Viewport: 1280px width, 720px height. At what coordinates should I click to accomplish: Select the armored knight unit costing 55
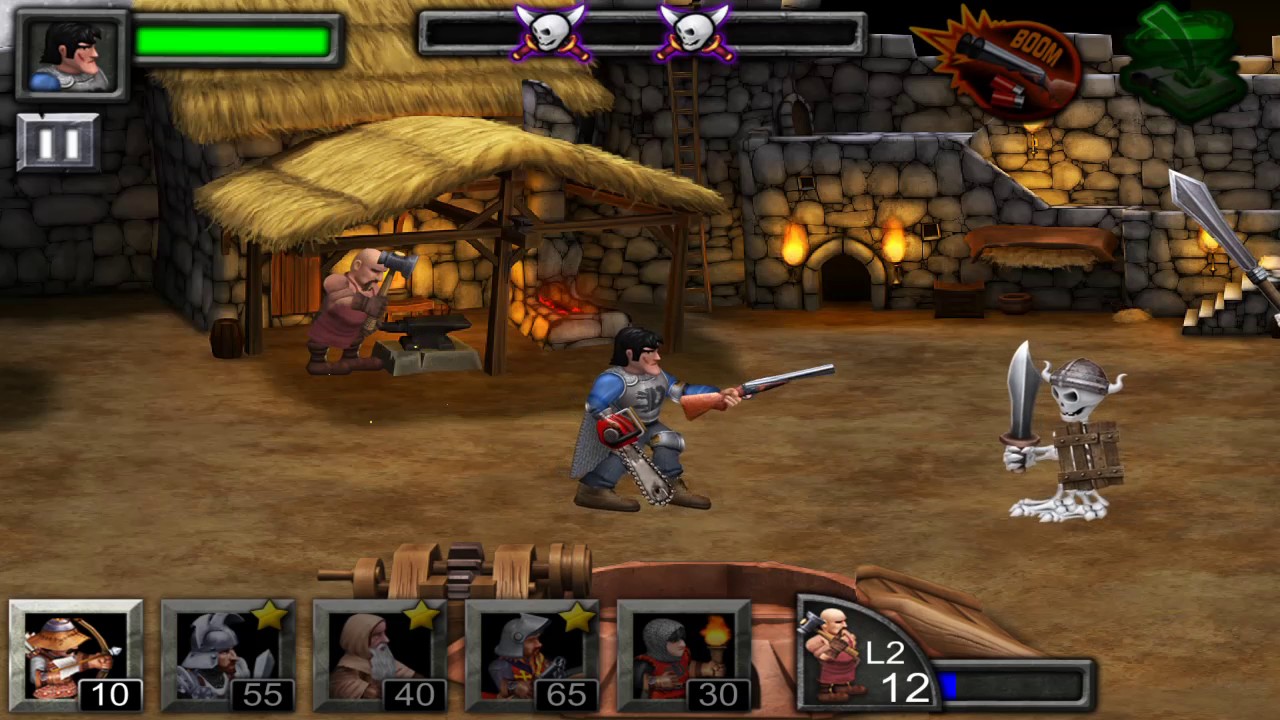(x=228, y=655)
